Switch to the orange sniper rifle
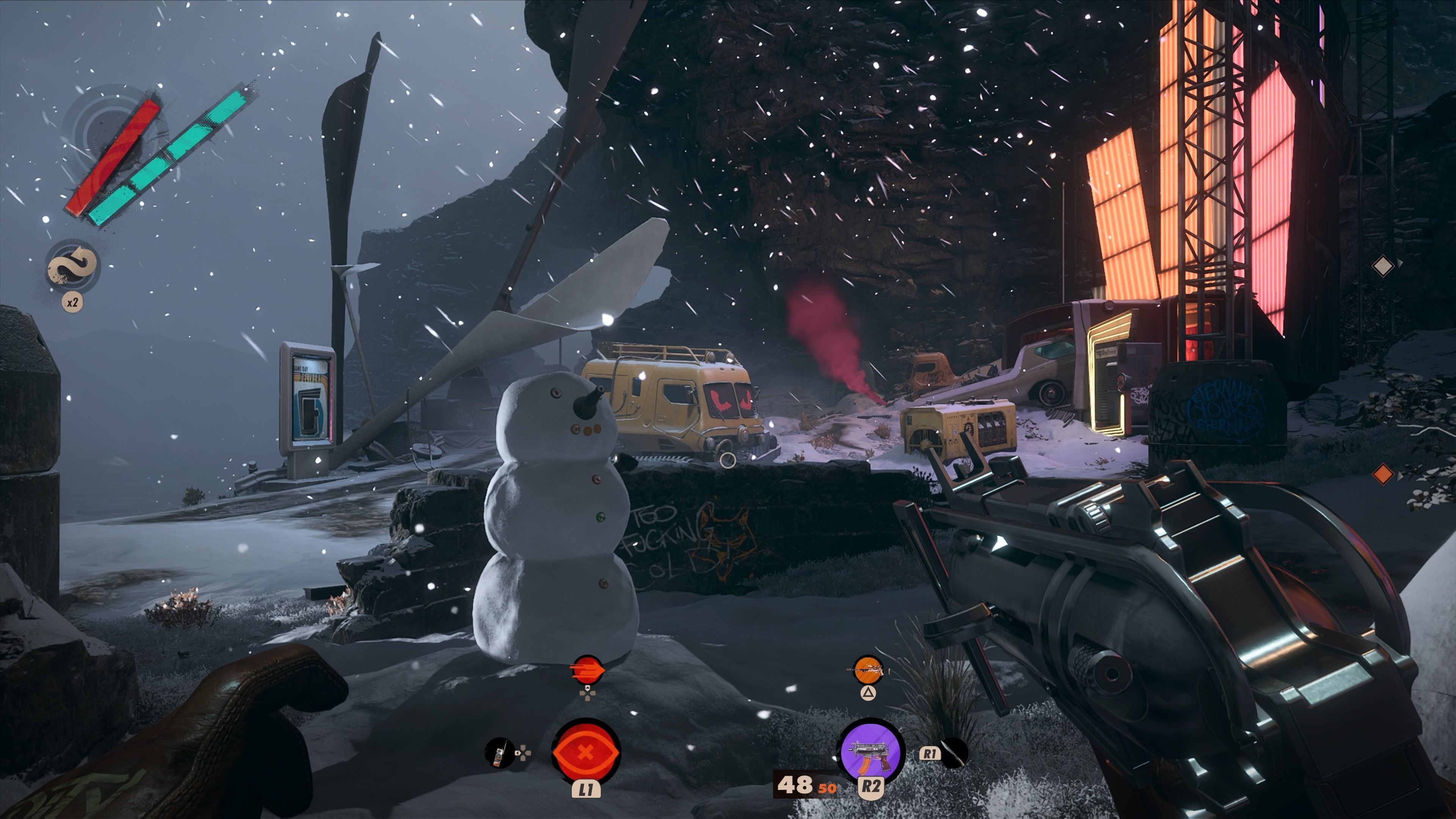Screen dimensions: 1456x819 point(868,670)
